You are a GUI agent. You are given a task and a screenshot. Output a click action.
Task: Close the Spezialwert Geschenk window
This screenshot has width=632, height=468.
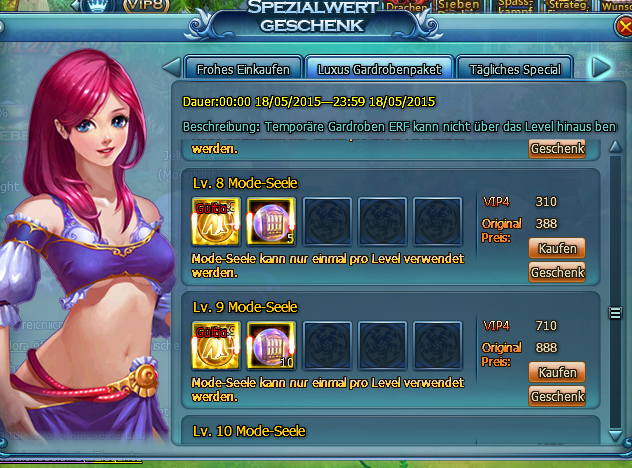click(x=624, y=27)
